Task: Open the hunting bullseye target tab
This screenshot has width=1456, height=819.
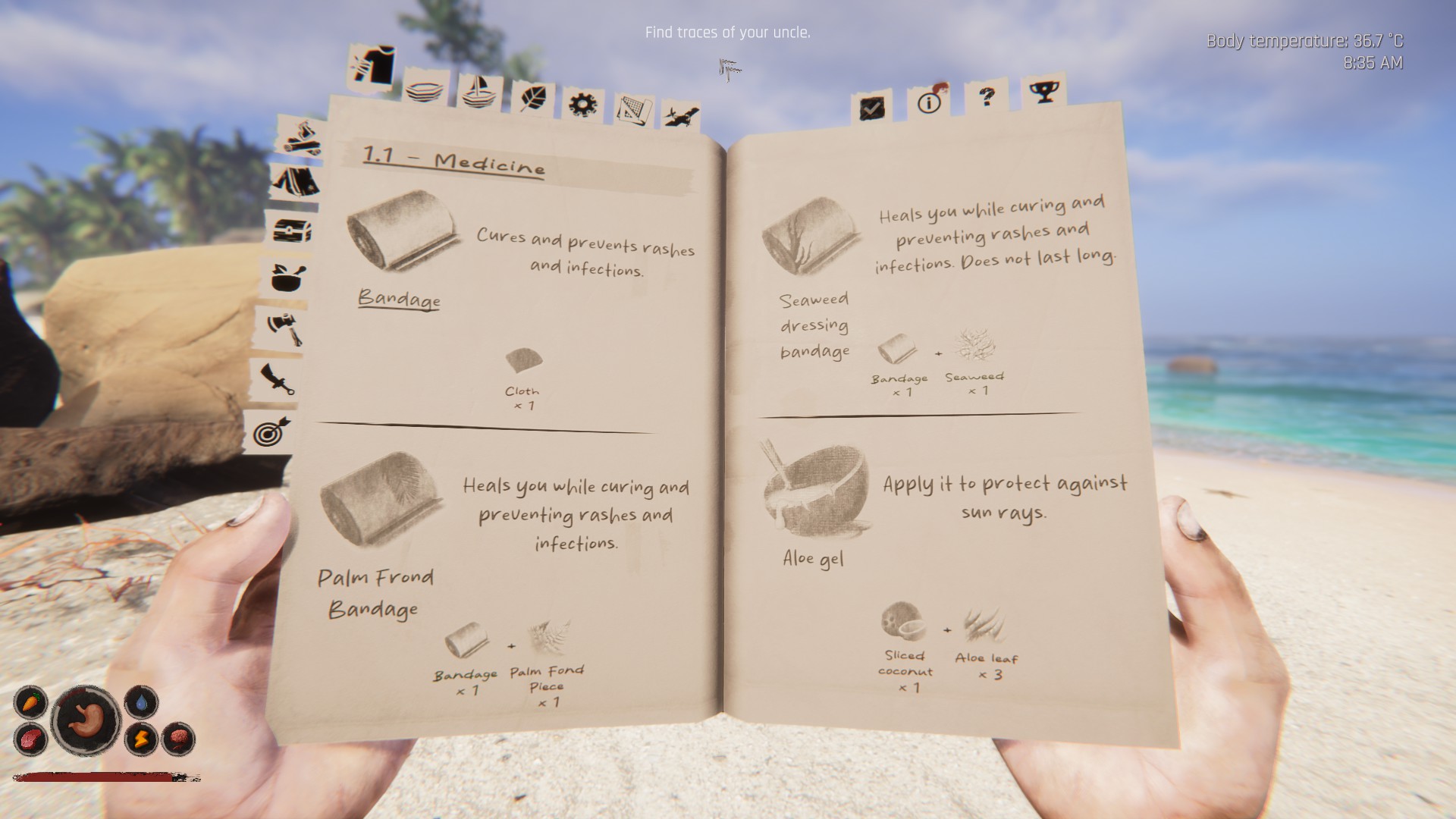Action: [x=270, y=434]
